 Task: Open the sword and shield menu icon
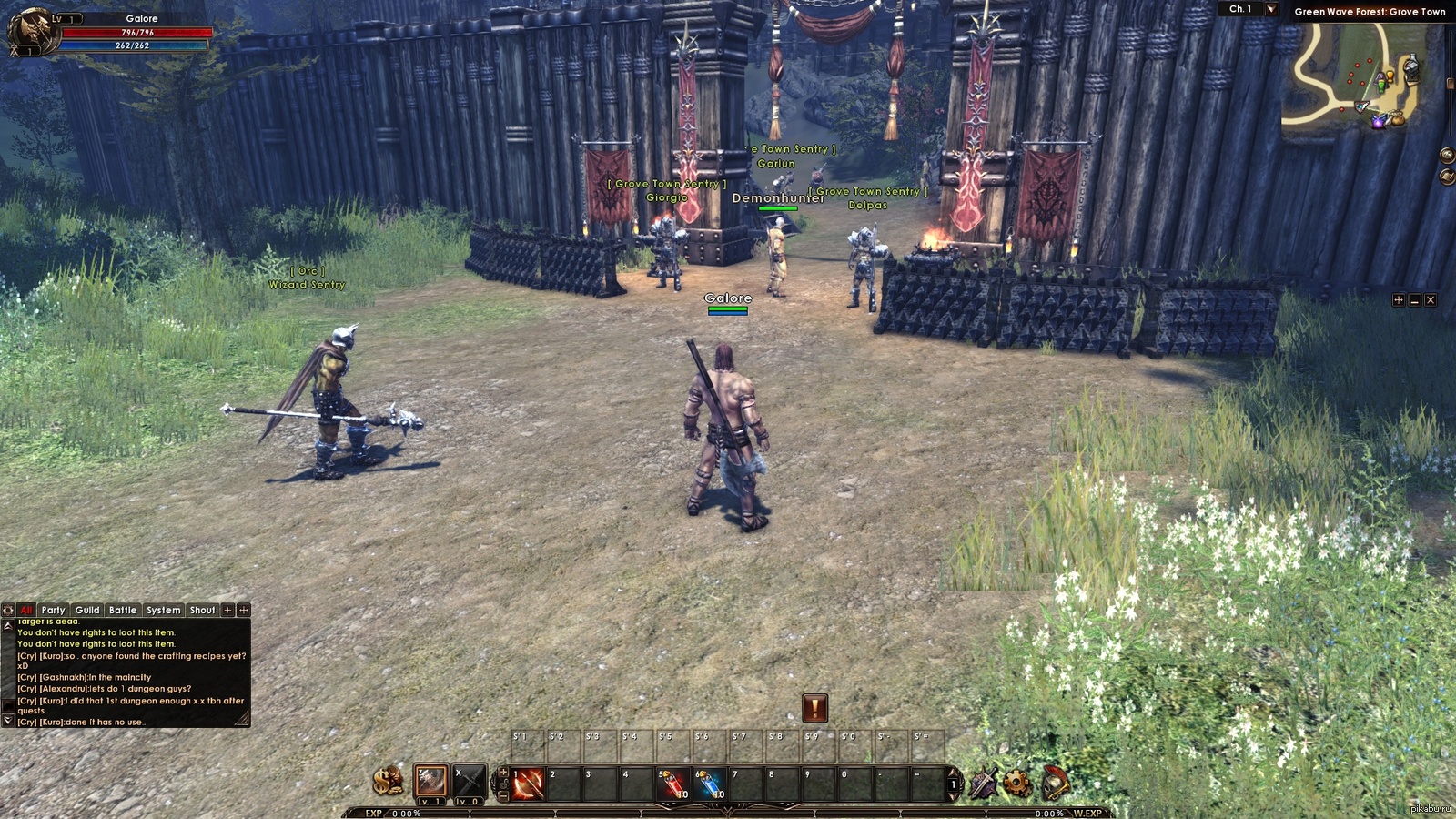[983, 783]
